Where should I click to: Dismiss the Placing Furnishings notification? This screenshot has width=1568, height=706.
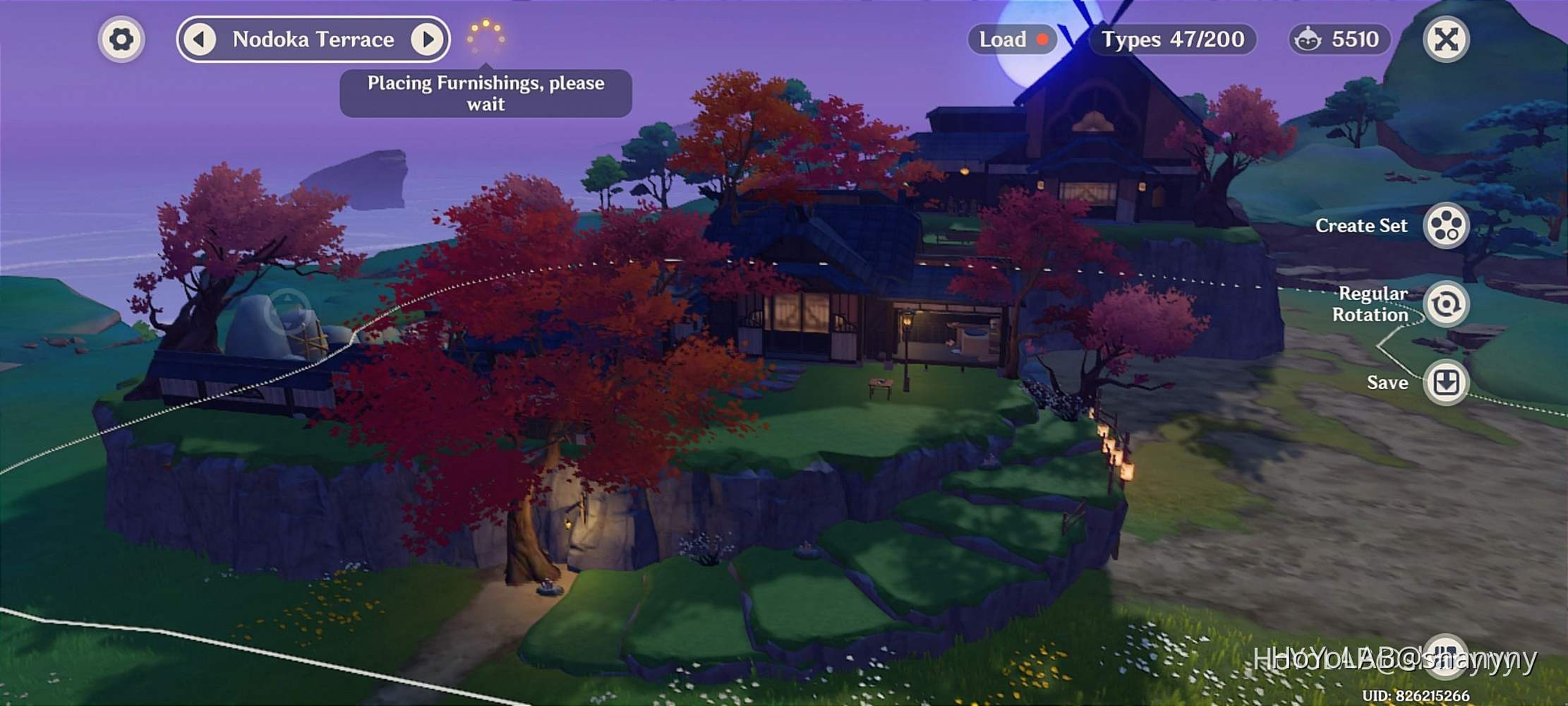pos(486,92)
